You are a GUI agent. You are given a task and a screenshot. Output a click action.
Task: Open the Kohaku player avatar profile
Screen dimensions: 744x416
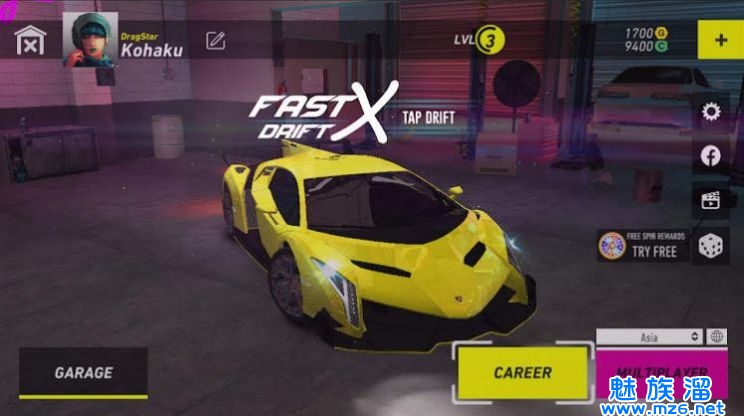[x=90, y=40]
